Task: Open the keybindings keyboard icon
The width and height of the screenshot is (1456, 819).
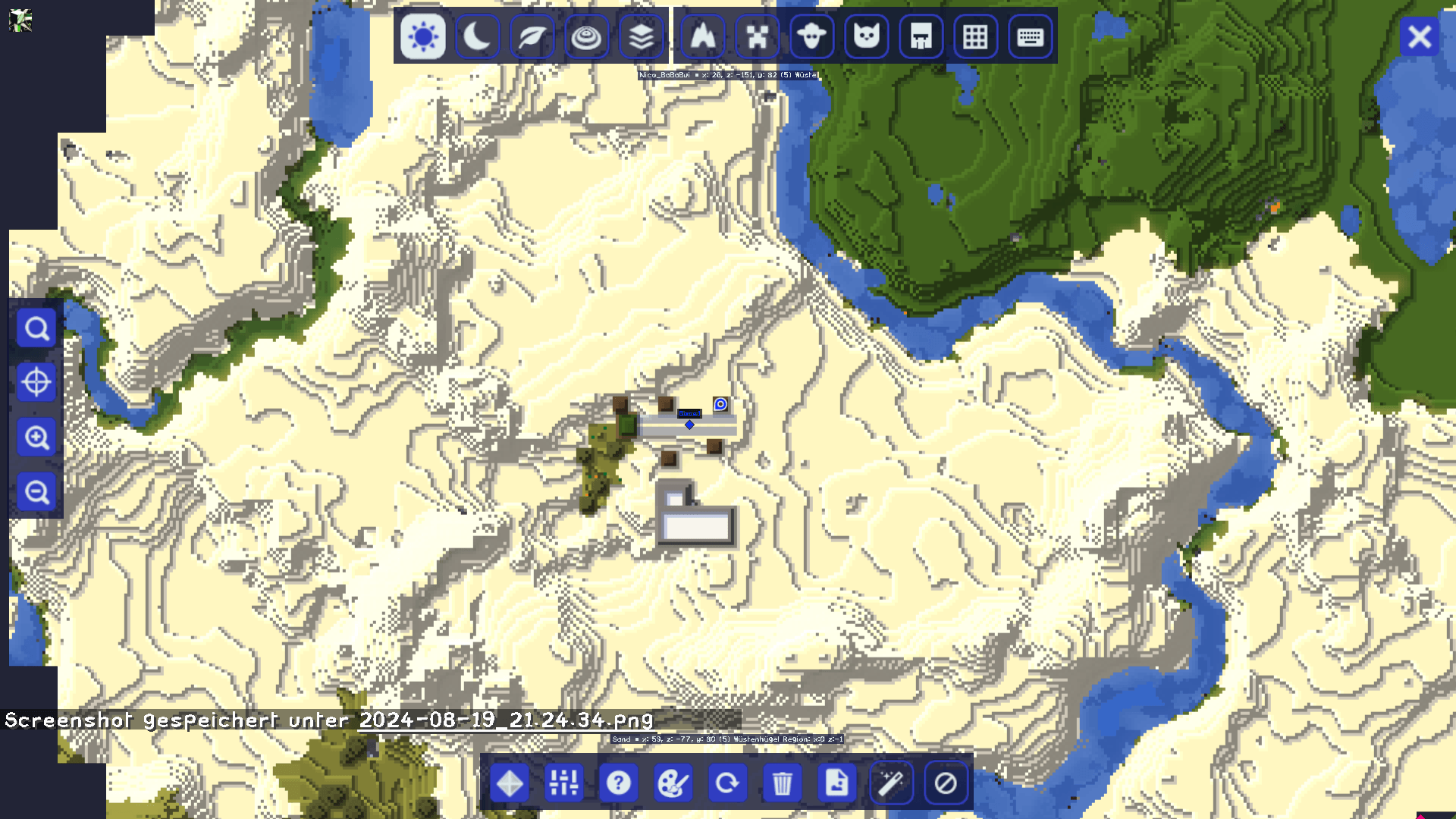Action: click(1030, 36)
